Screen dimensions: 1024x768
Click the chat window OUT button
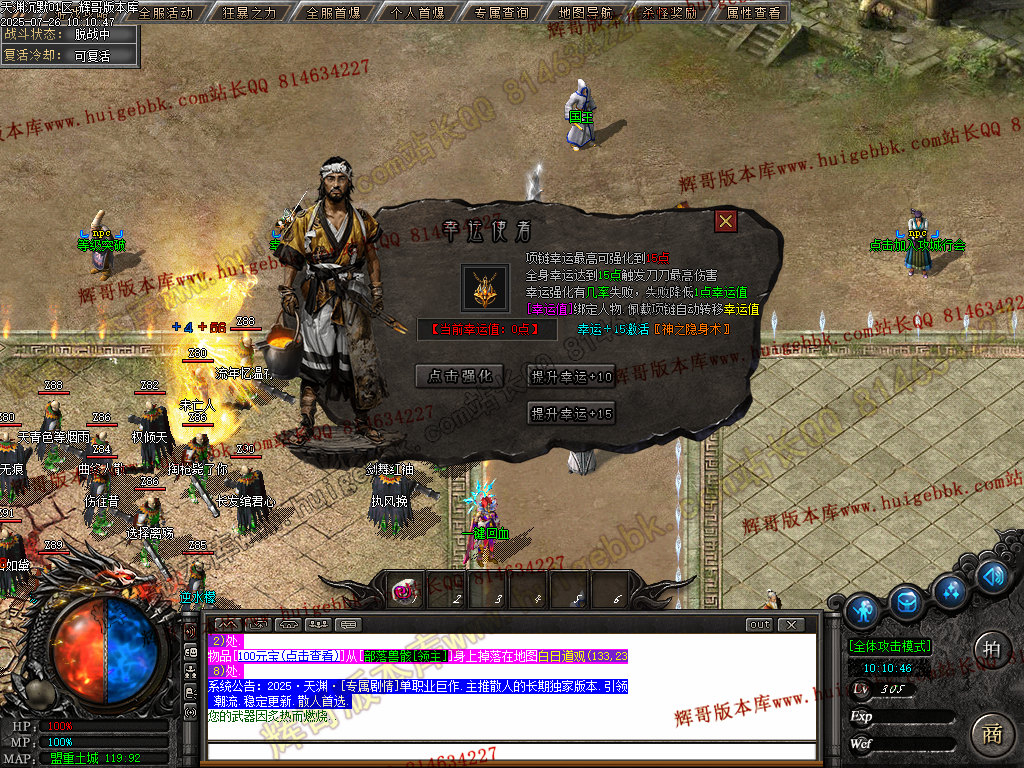coord(759,625)
